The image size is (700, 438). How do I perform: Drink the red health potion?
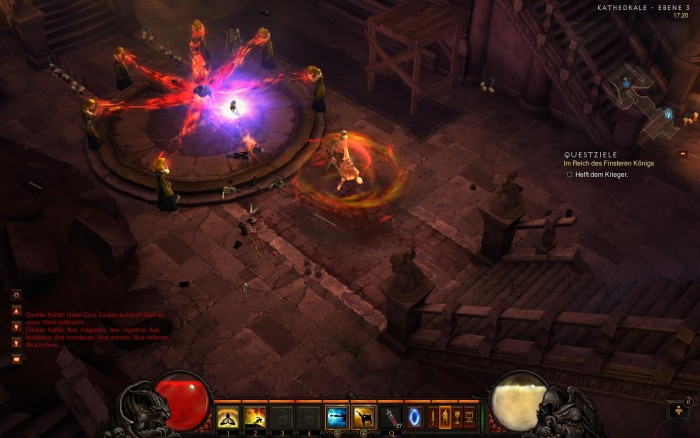[390, 417]
